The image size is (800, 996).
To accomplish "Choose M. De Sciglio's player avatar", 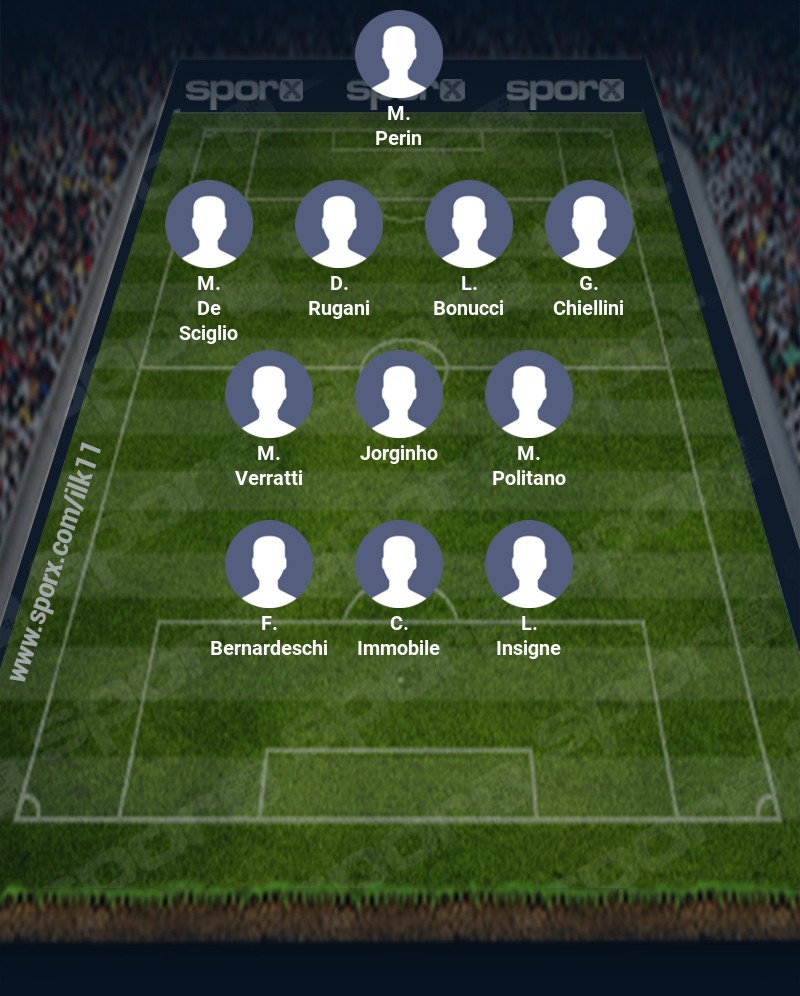I will (x=209, y=224).
